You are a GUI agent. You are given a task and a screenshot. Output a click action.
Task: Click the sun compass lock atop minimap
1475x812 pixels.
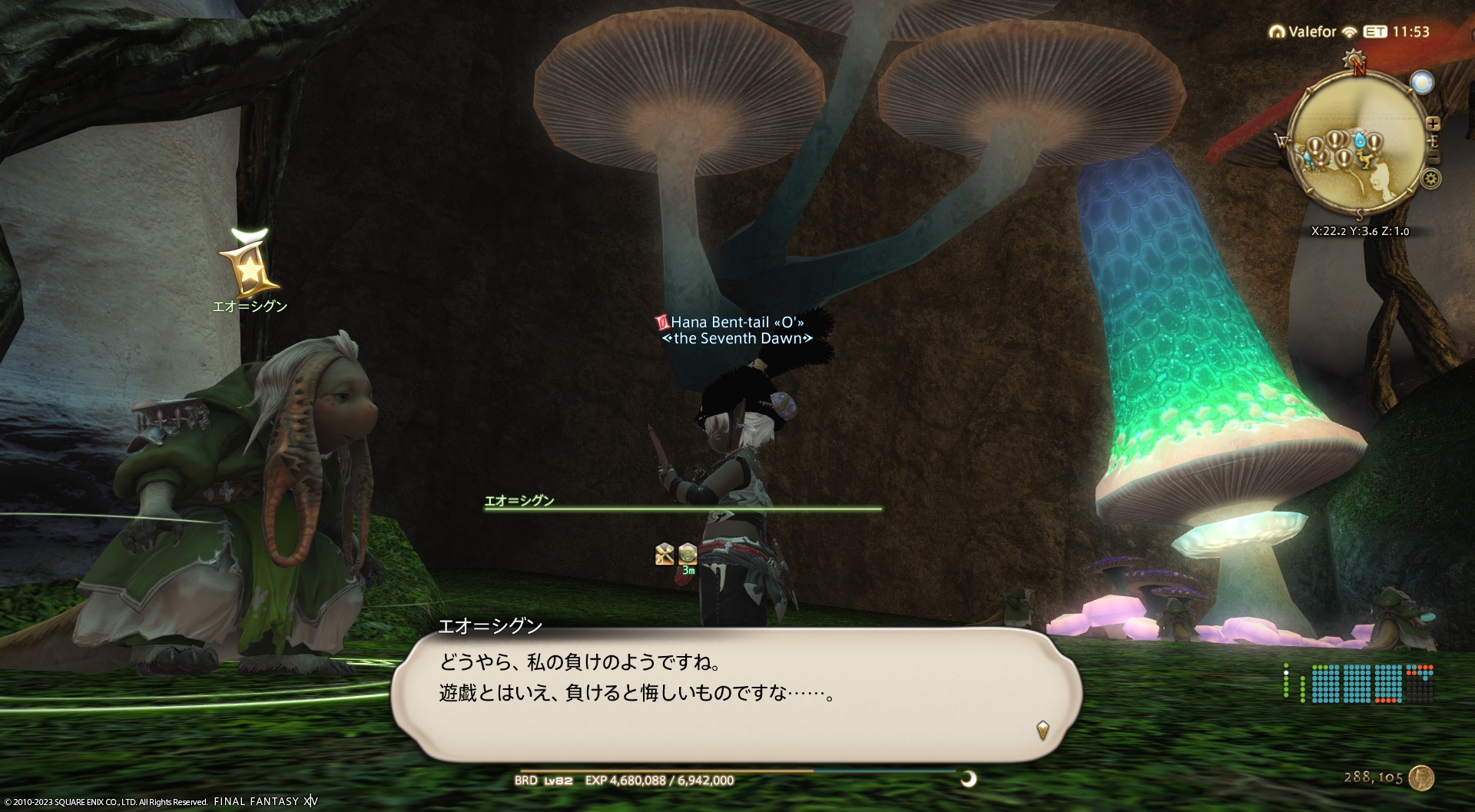tap(1354, 60)
